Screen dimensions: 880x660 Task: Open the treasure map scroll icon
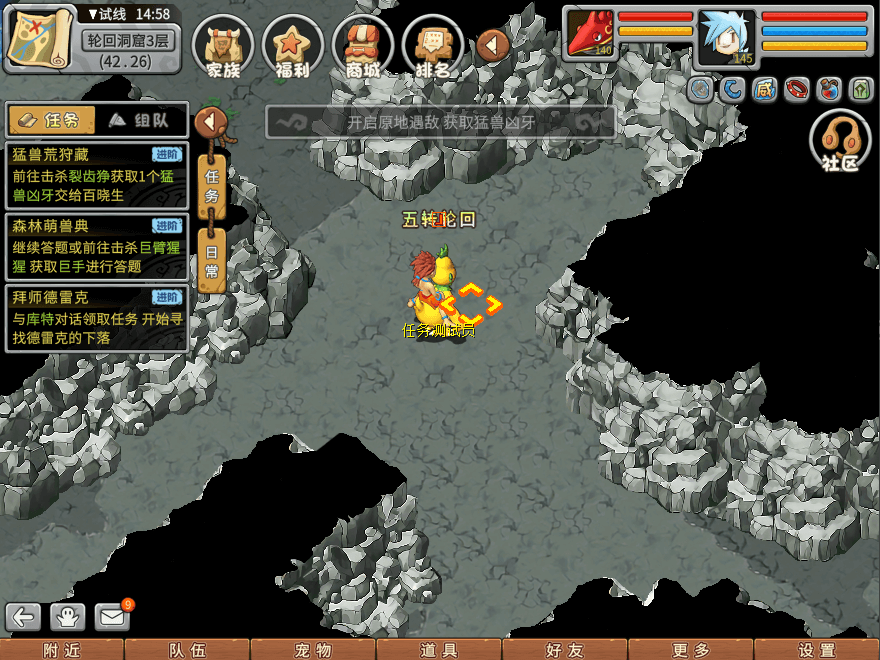click(x=40, y=38)
